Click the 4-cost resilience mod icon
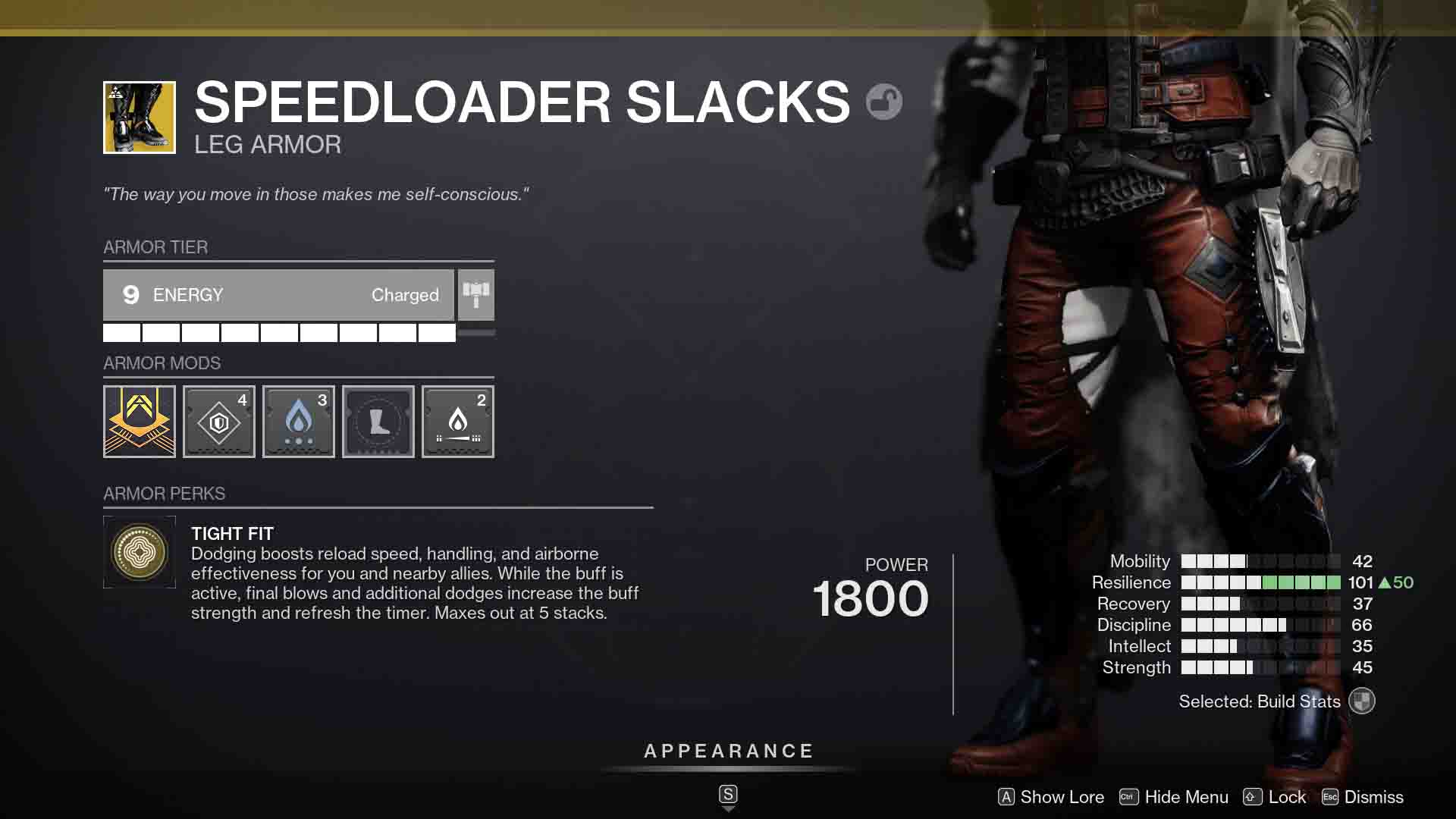This screenshot has width=1456, height=819. tap(218, 422)
